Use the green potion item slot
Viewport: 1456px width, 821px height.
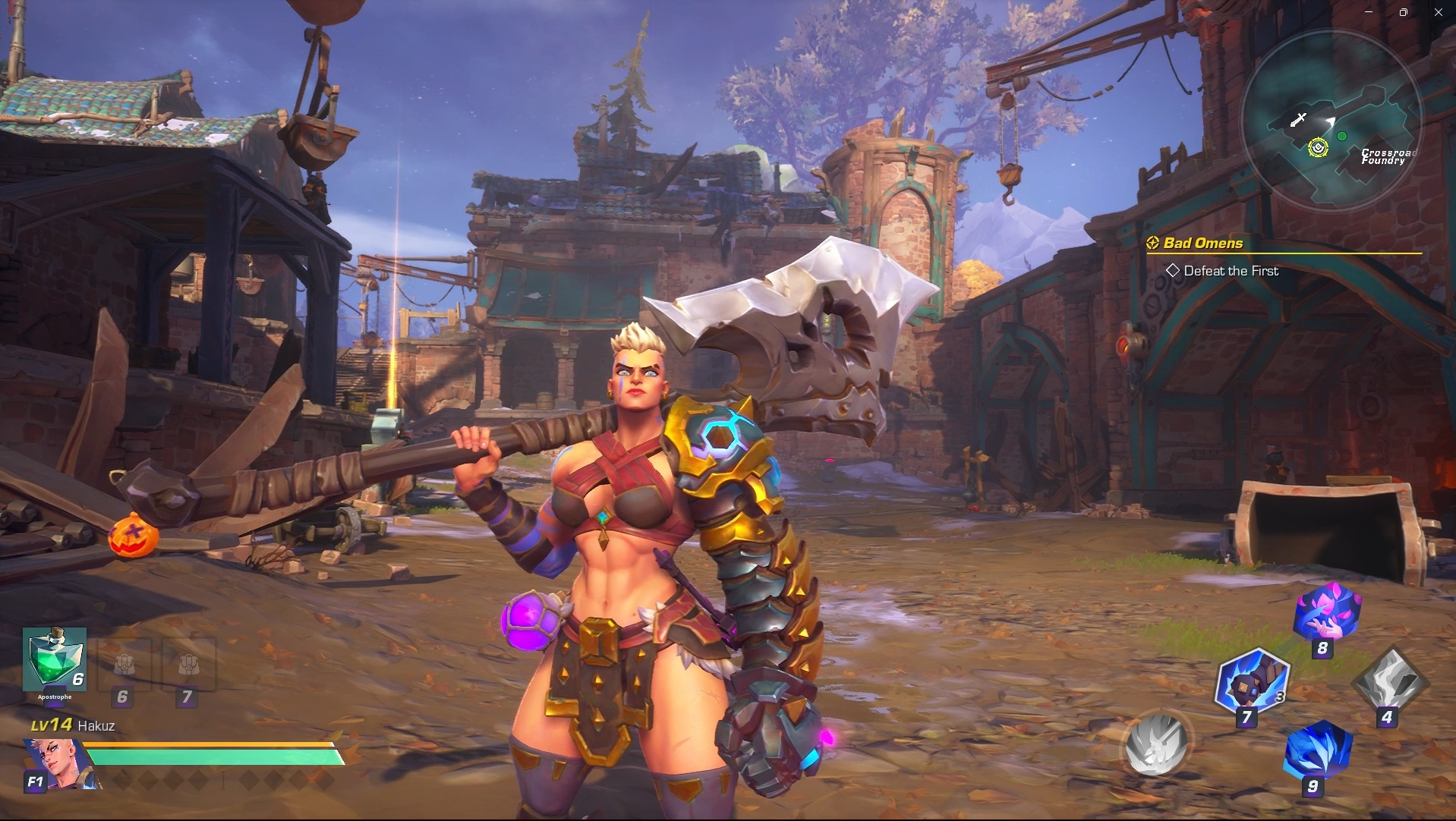[x=54, y=659]
